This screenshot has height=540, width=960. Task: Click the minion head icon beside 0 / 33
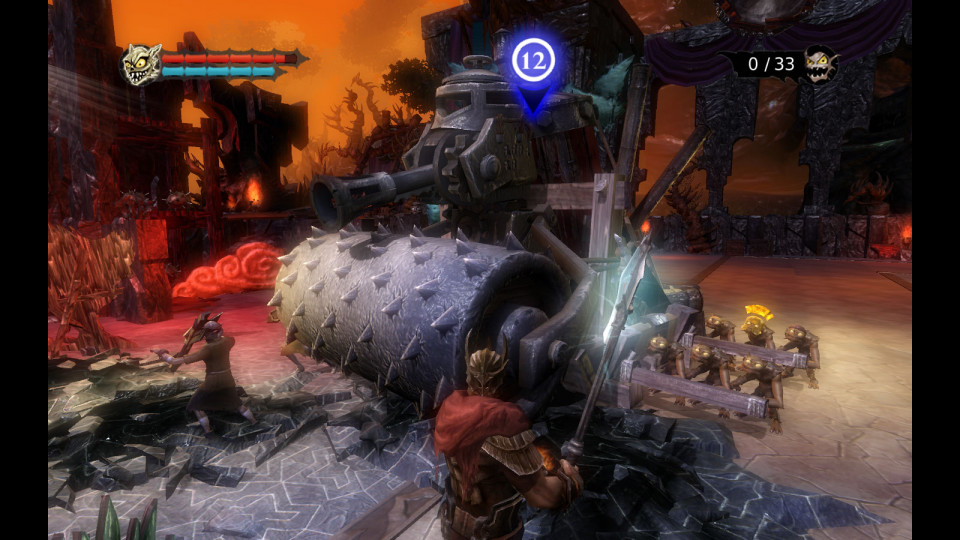pos(820,65)
